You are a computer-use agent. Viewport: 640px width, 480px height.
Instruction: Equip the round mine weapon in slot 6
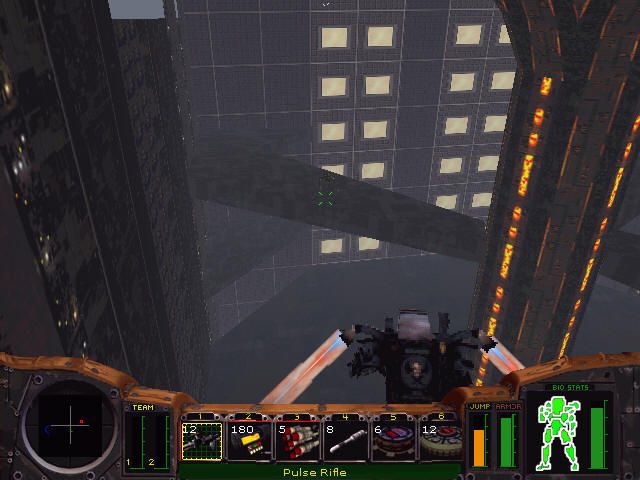[440, 440]
